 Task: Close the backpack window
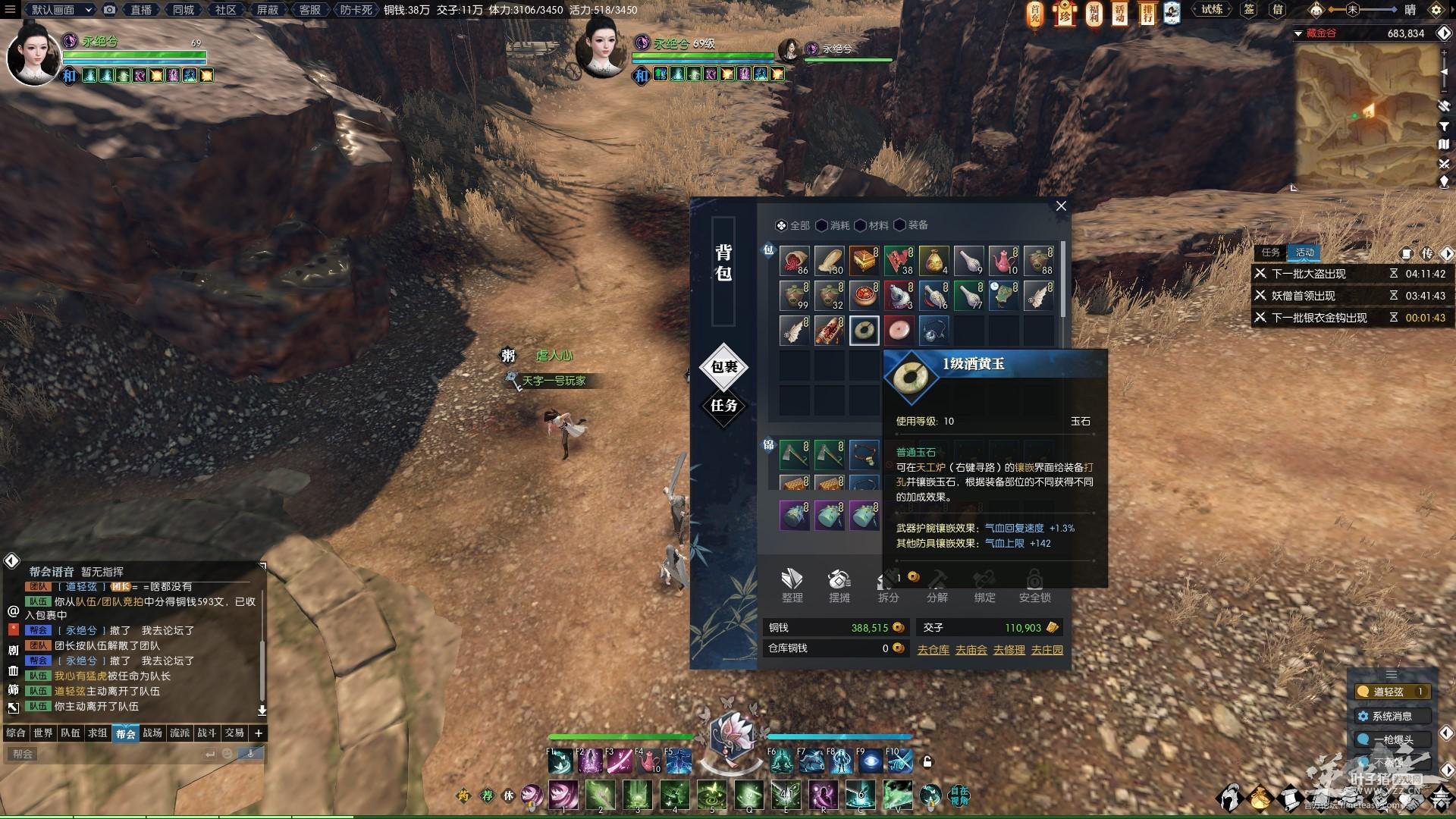[1061, 206]
